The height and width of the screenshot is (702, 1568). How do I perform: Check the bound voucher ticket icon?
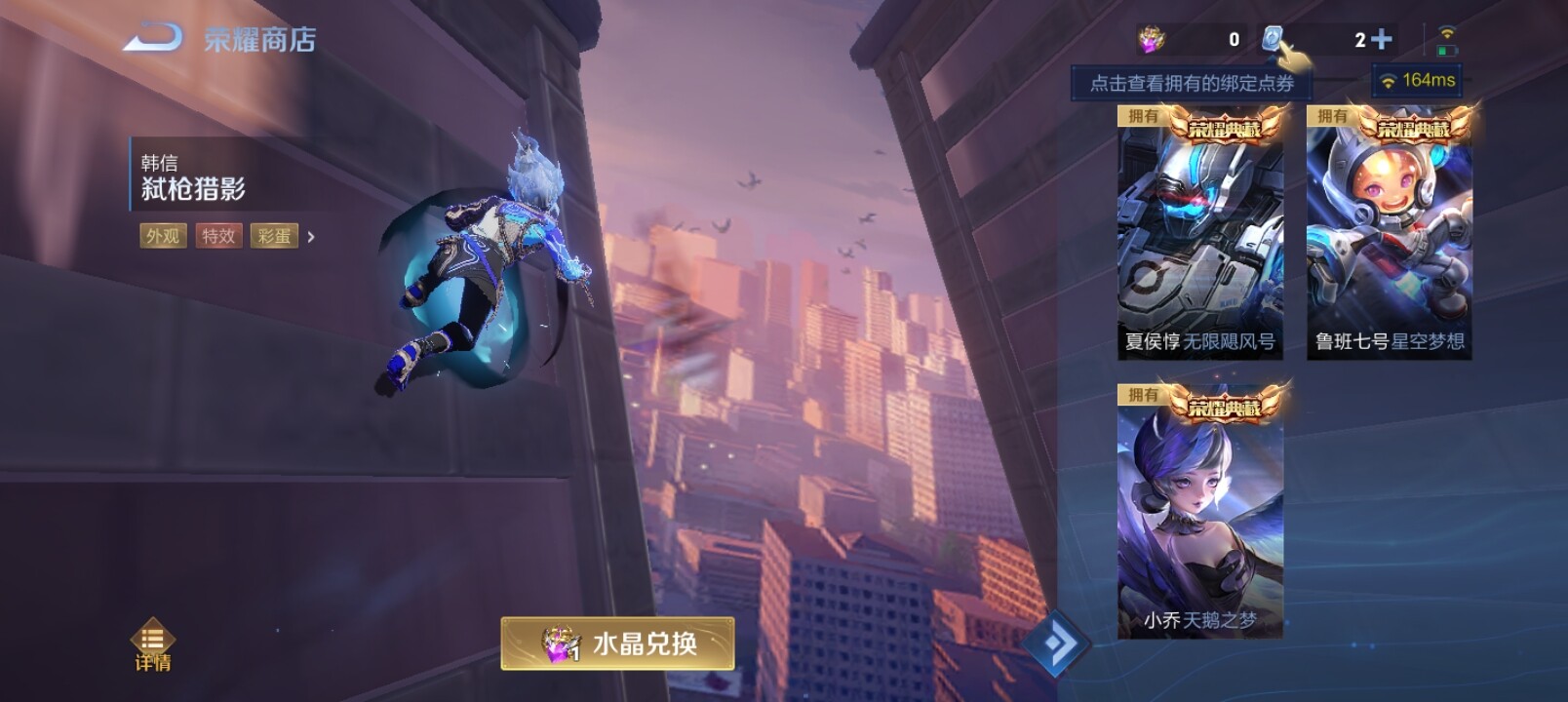(1272, 39)
